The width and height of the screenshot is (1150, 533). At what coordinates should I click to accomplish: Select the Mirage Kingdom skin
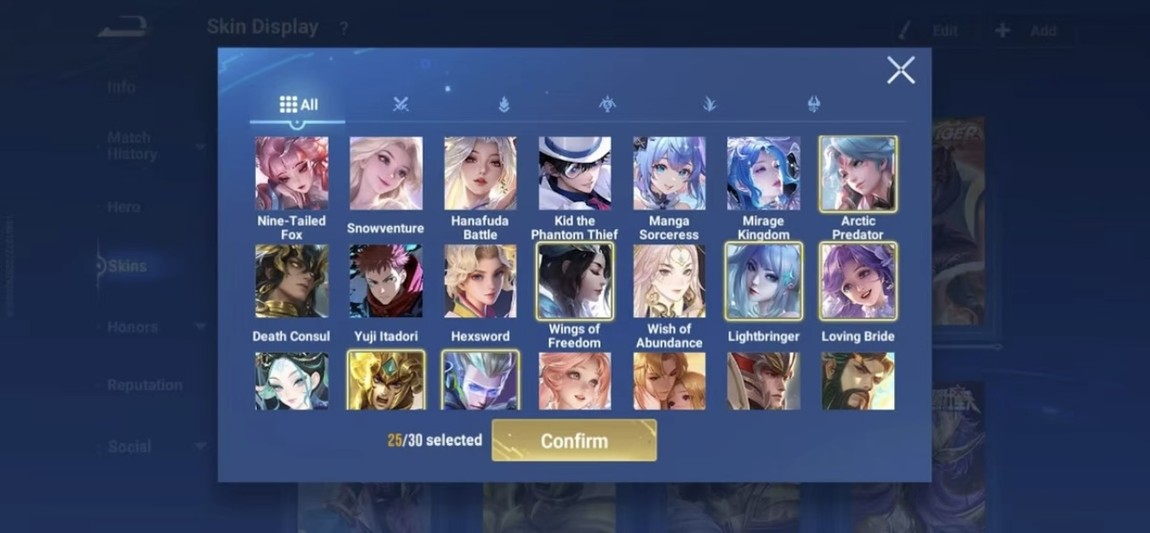(763, 174)
